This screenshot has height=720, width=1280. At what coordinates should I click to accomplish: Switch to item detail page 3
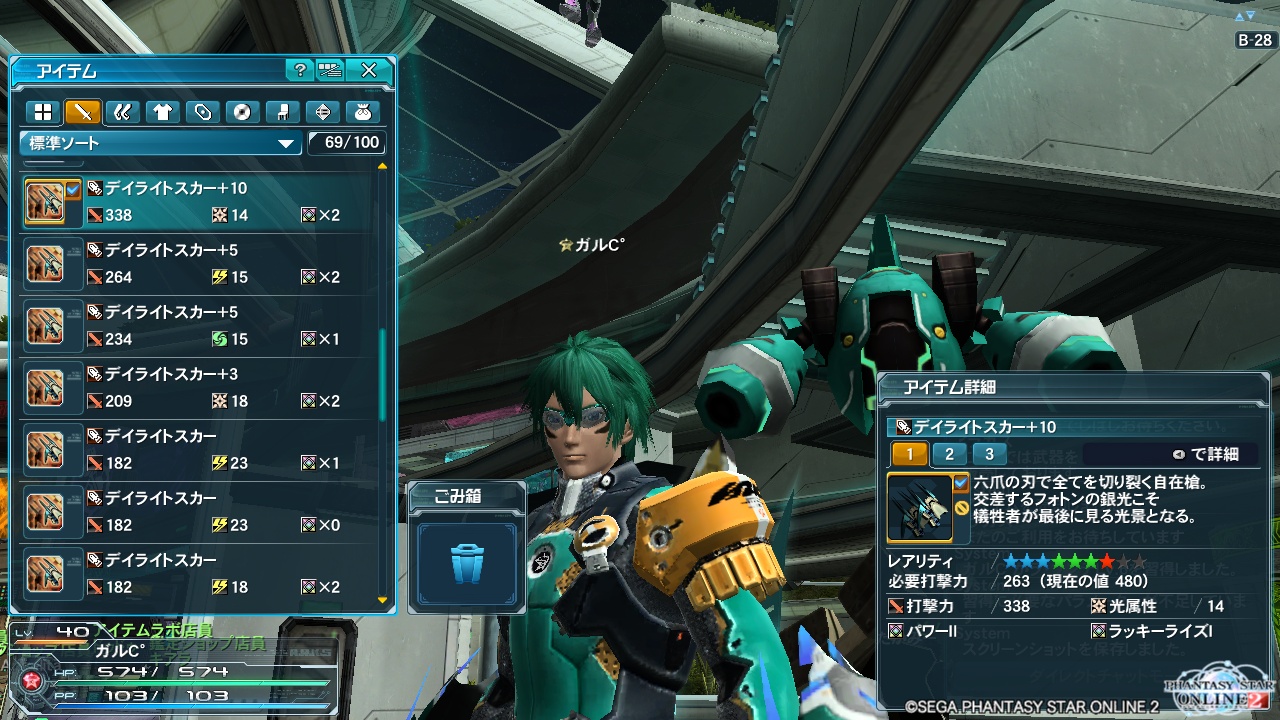point(989,454)
